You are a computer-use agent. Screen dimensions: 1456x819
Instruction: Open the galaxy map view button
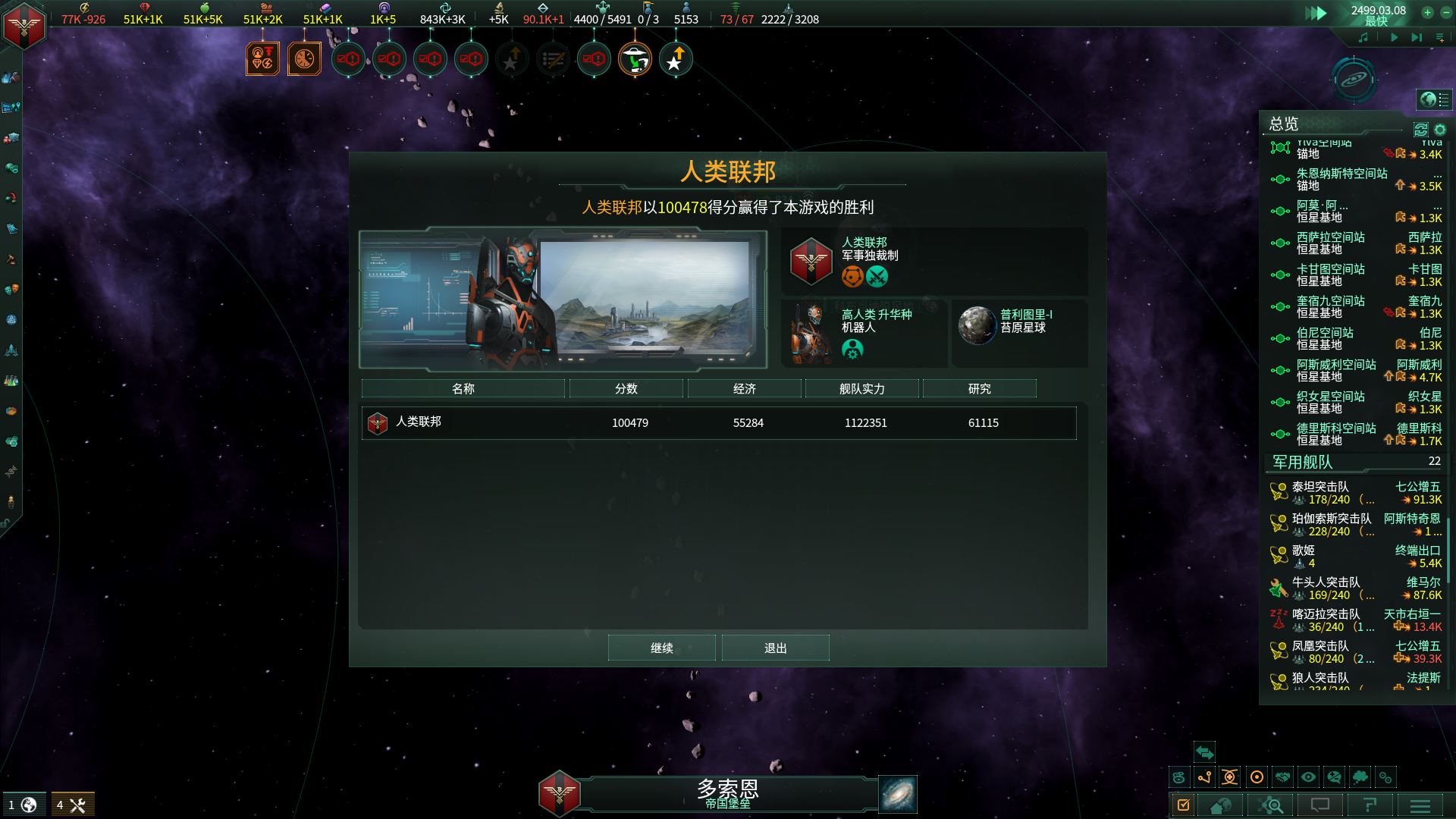[x=898, y=793]
